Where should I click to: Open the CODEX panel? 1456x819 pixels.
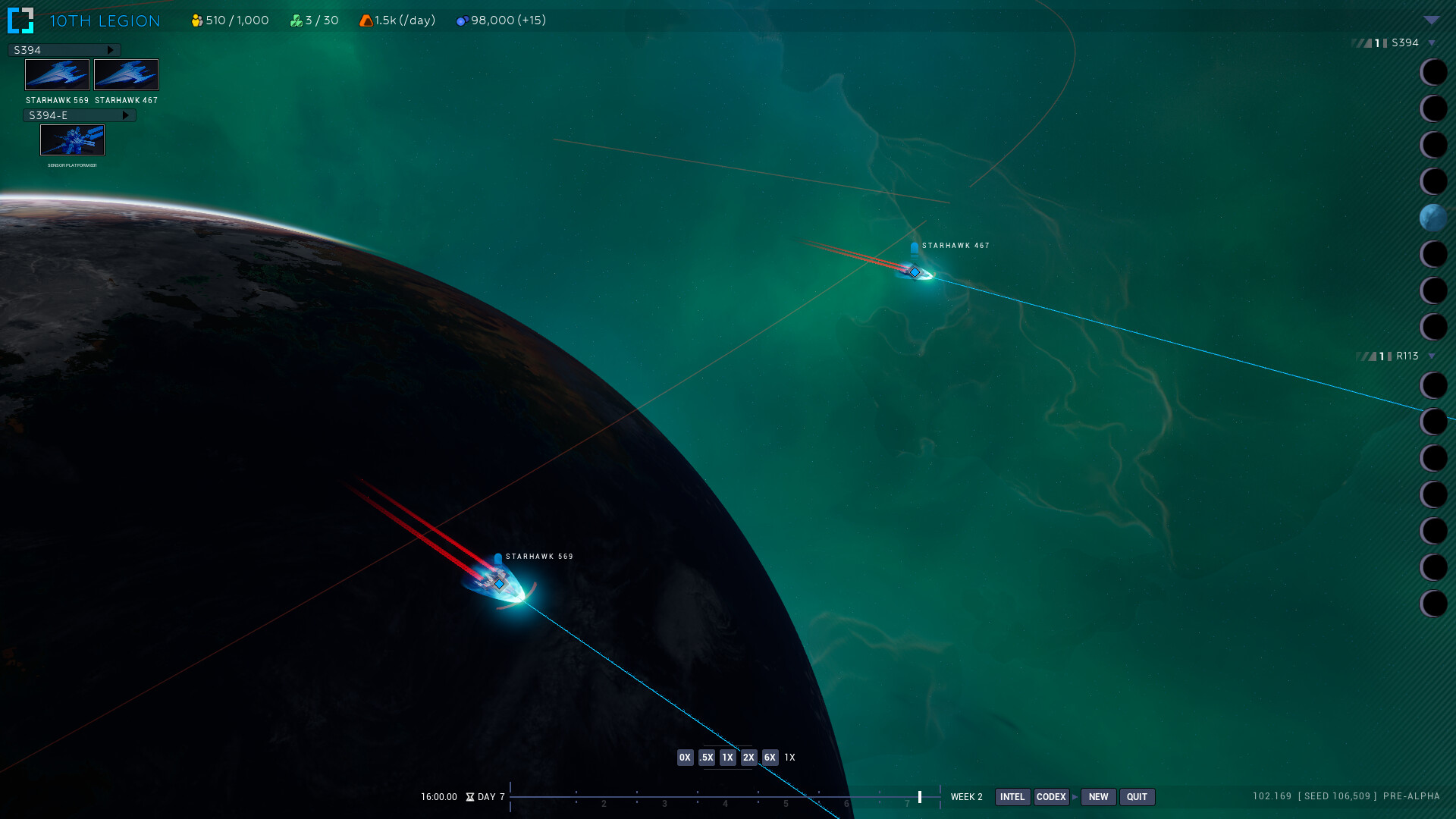point(1052,797)
